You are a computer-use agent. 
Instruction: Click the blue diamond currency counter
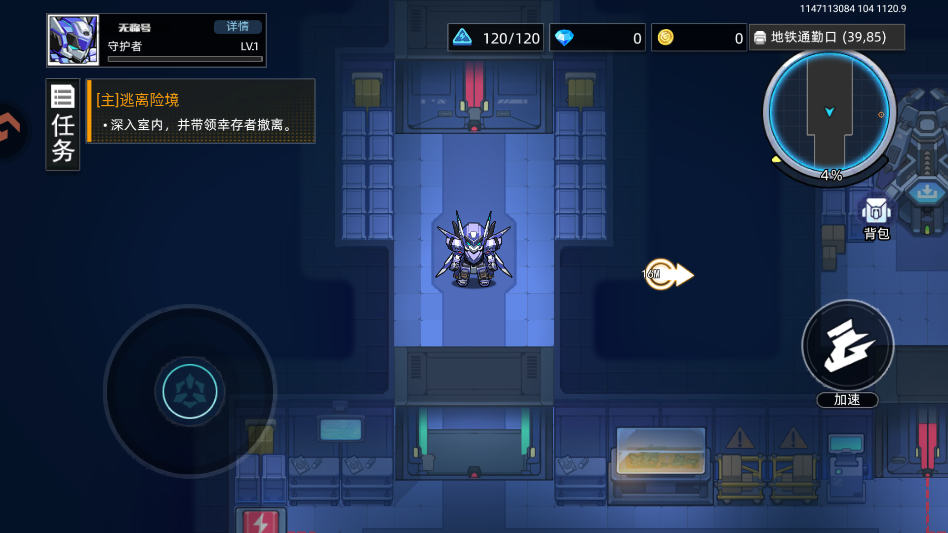pos(597,38)
